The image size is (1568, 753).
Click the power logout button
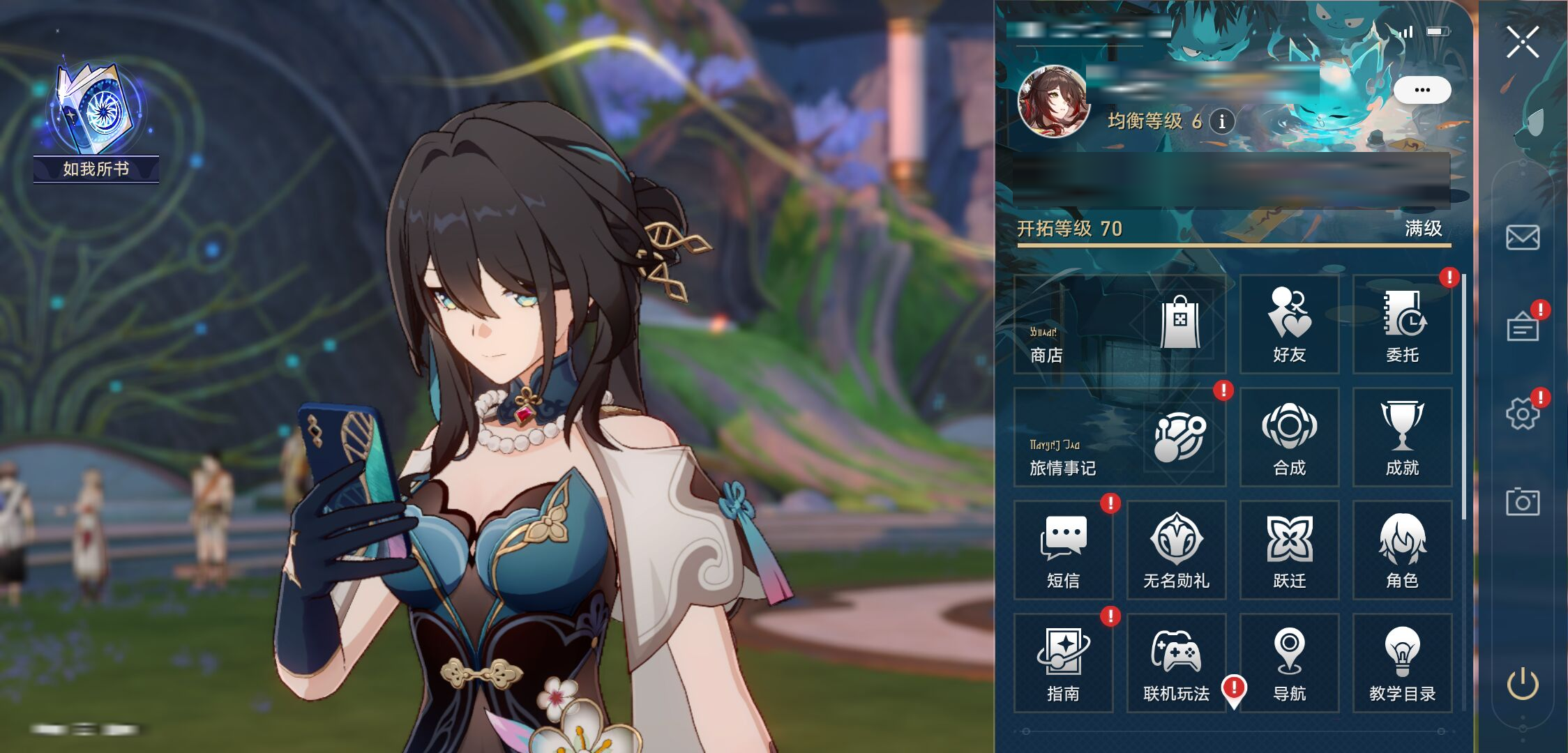1522,684
